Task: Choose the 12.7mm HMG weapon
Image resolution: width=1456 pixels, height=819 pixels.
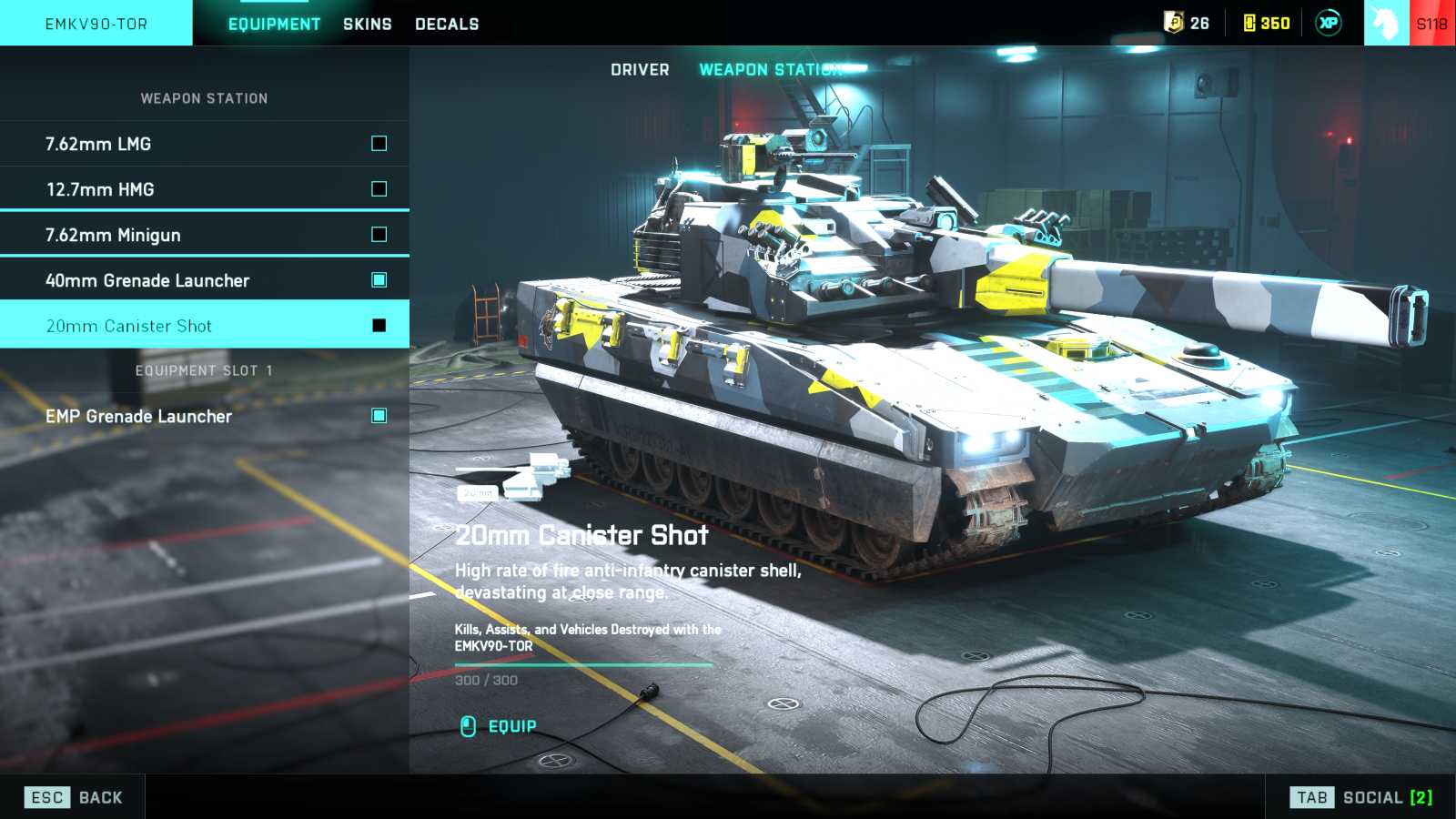Action: point(204,189)
